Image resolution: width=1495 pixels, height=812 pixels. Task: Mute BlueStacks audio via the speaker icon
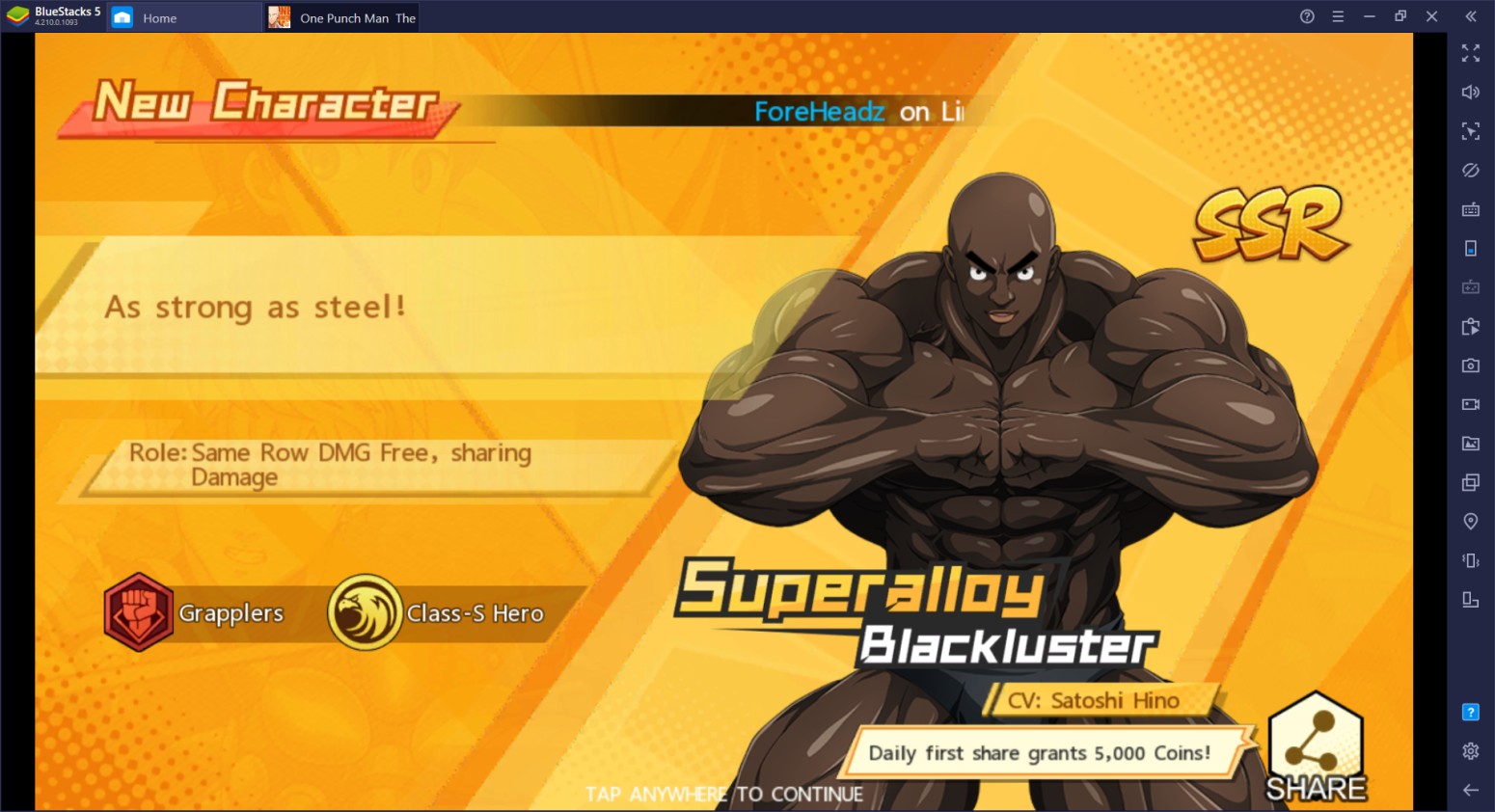(x=1470, y=92)
